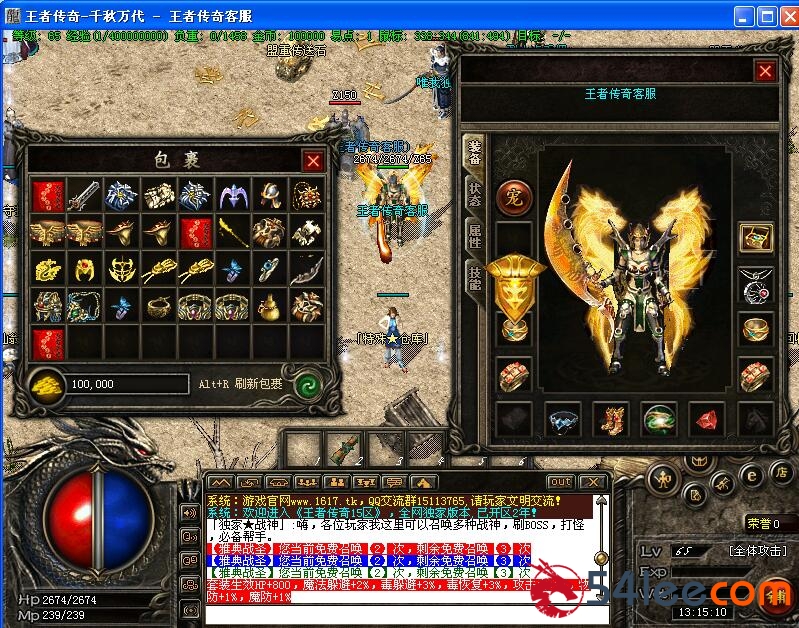The image size is (799, 628).
Task: Close the character equipment panel
Action: tap(765, 71)
